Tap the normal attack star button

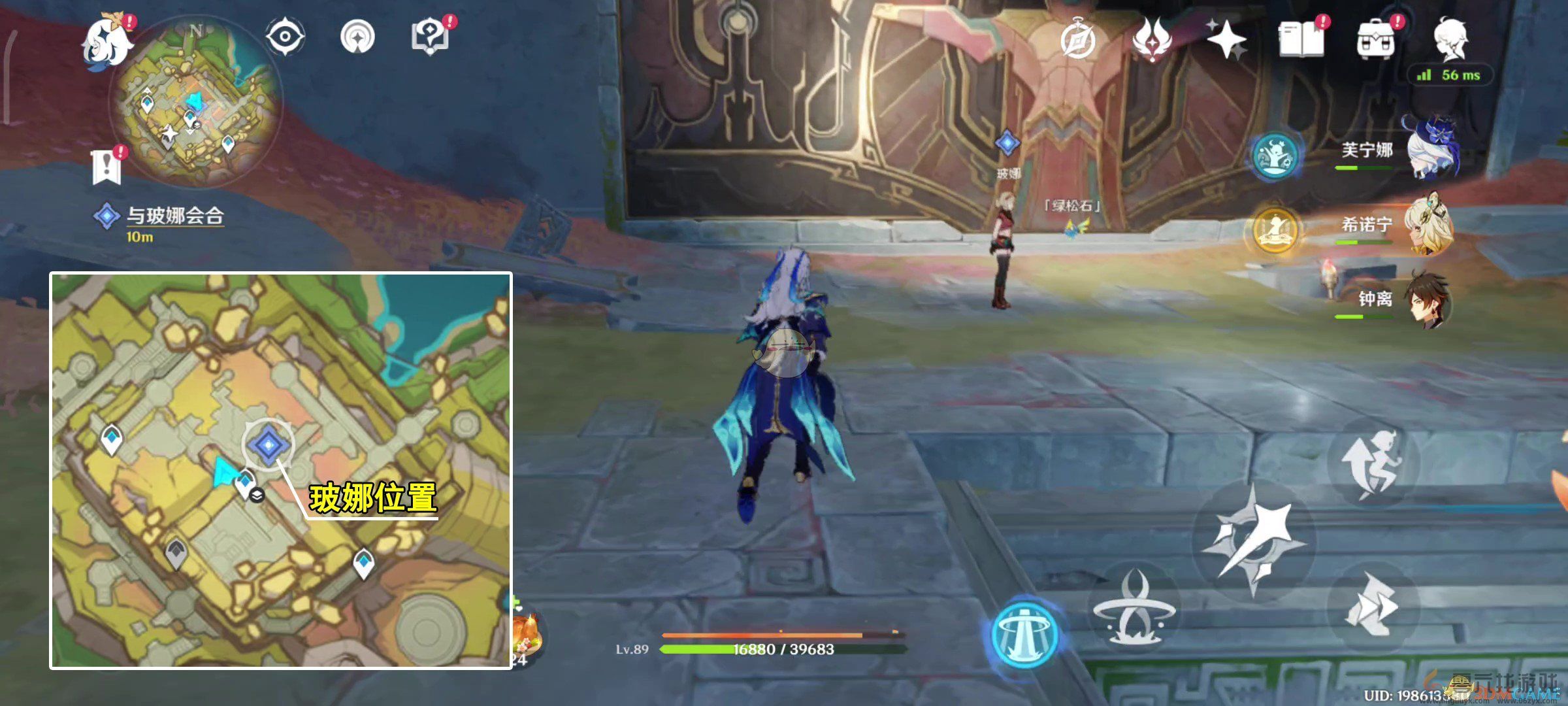click(1253, 540)
